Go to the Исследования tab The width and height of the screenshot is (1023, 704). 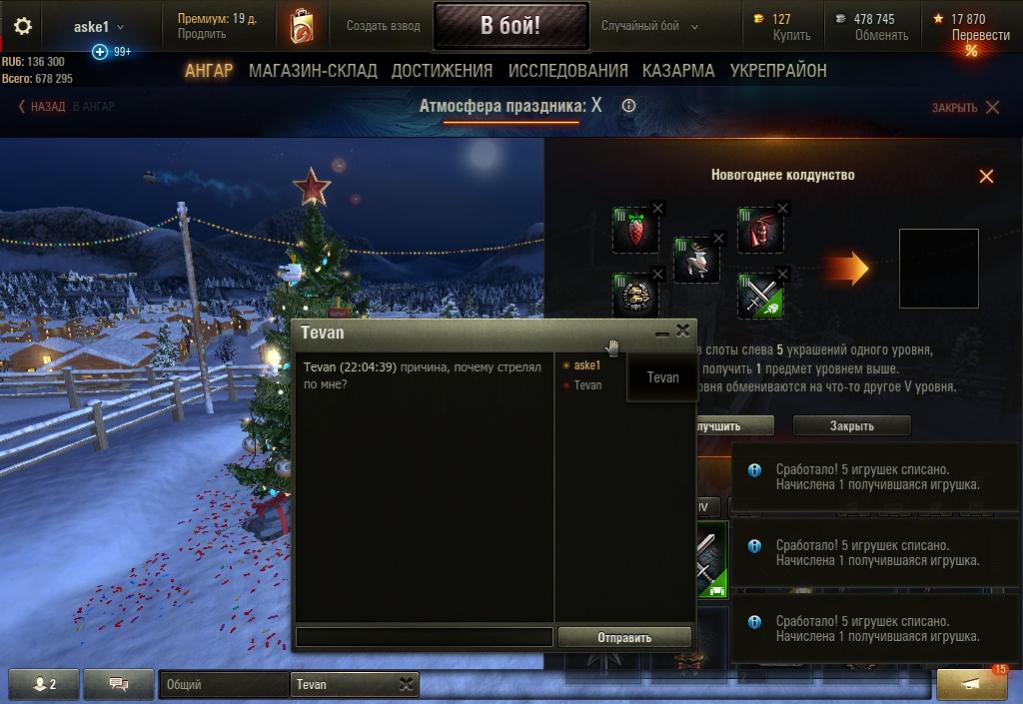pos(568,71)
